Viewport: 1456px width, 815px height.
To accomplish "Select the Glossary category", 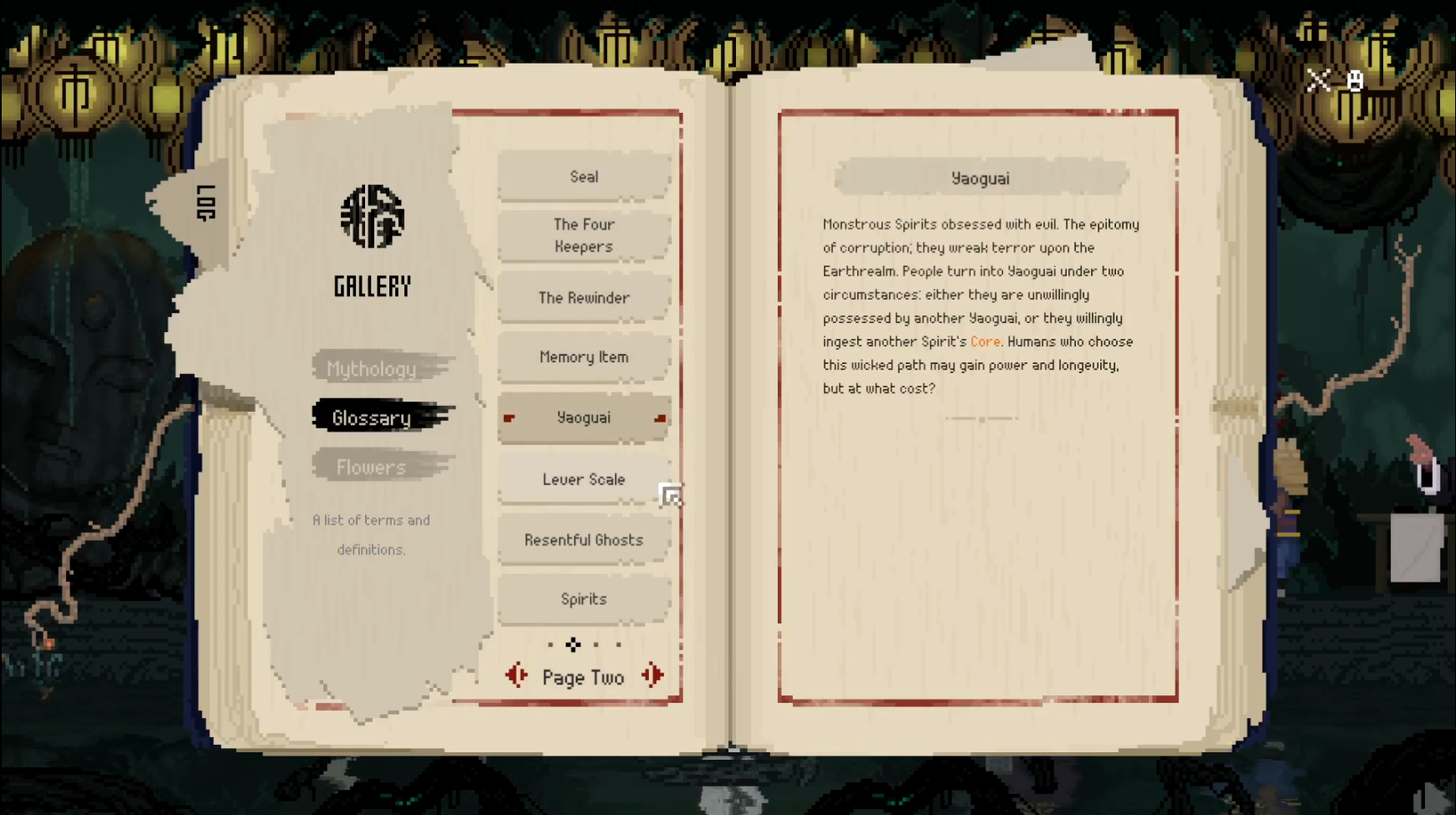I will 372,418.
